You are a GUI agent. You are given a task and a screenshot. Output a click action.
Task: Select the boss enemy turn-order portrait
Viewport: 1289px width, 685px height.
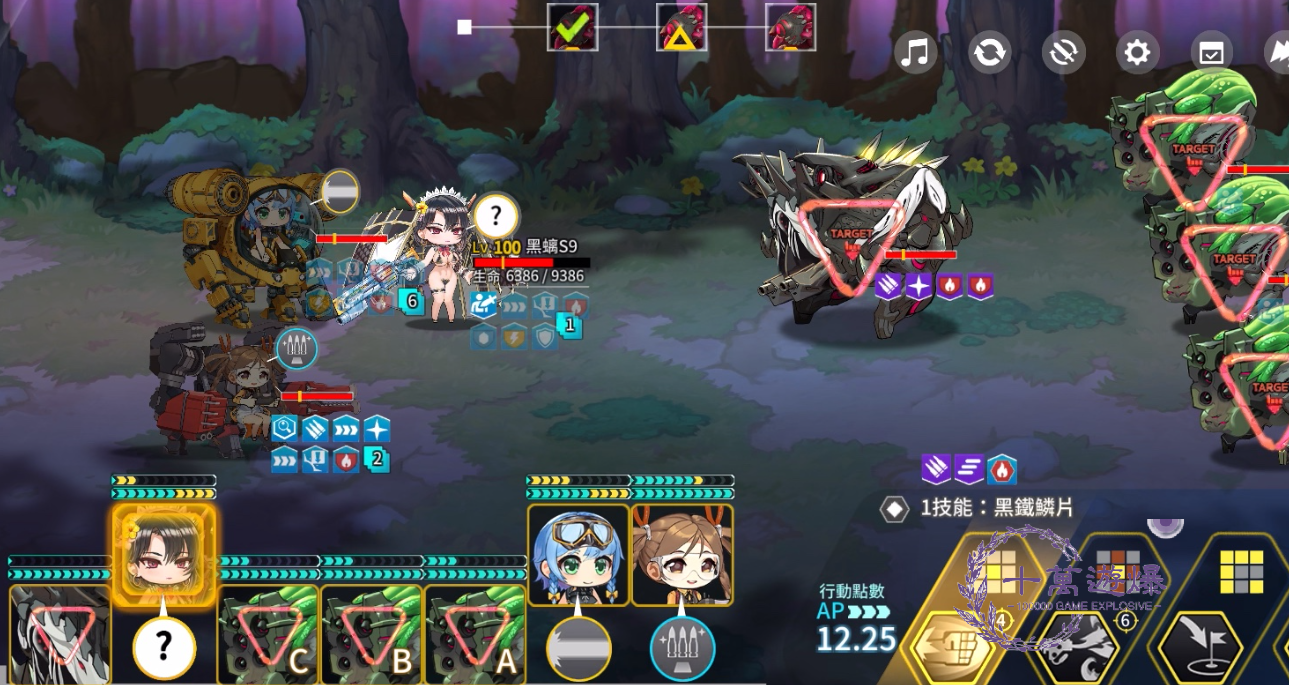(59, 634)
